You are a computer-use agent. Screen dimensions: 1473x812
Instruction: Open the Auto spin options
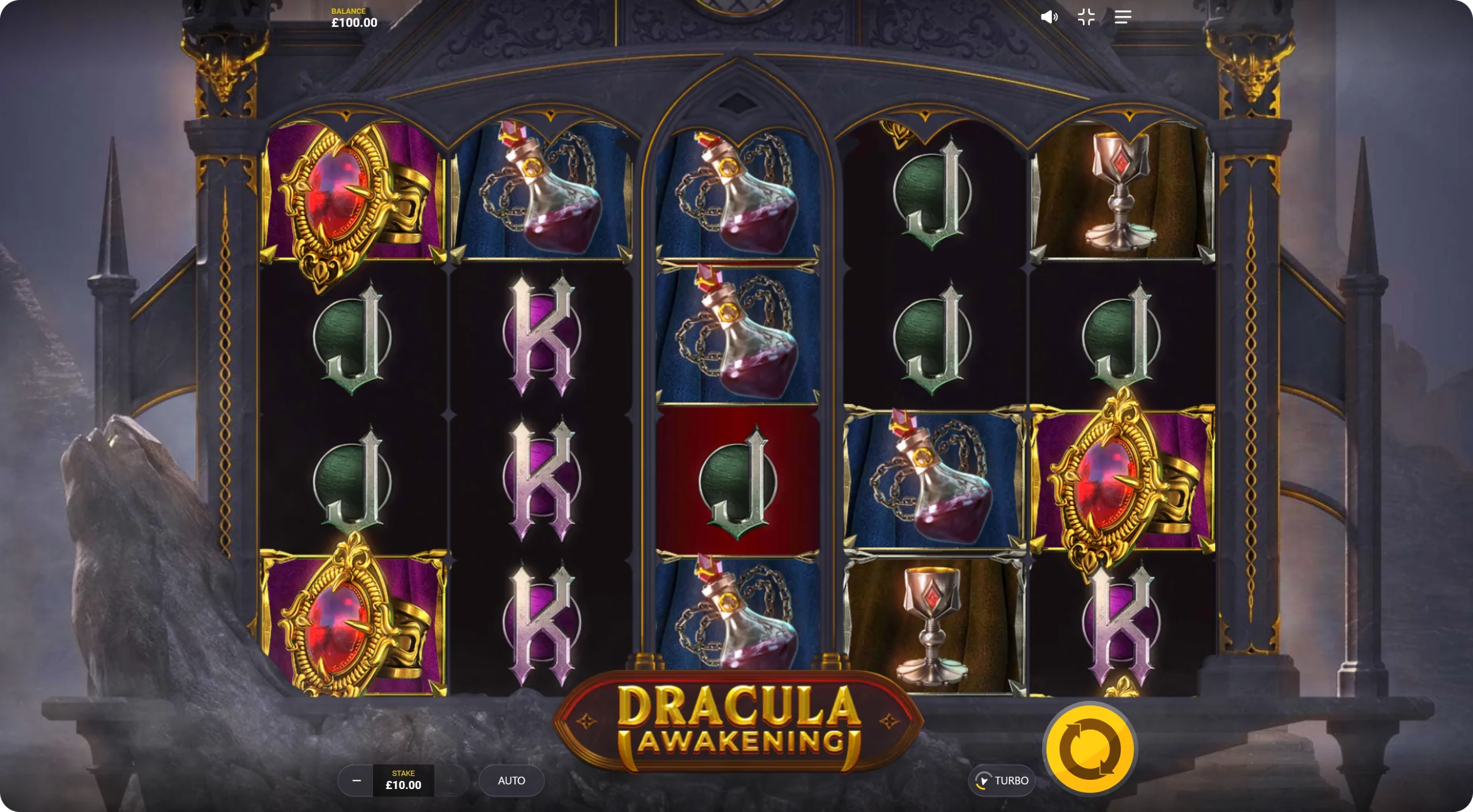[x=511, y=780]
